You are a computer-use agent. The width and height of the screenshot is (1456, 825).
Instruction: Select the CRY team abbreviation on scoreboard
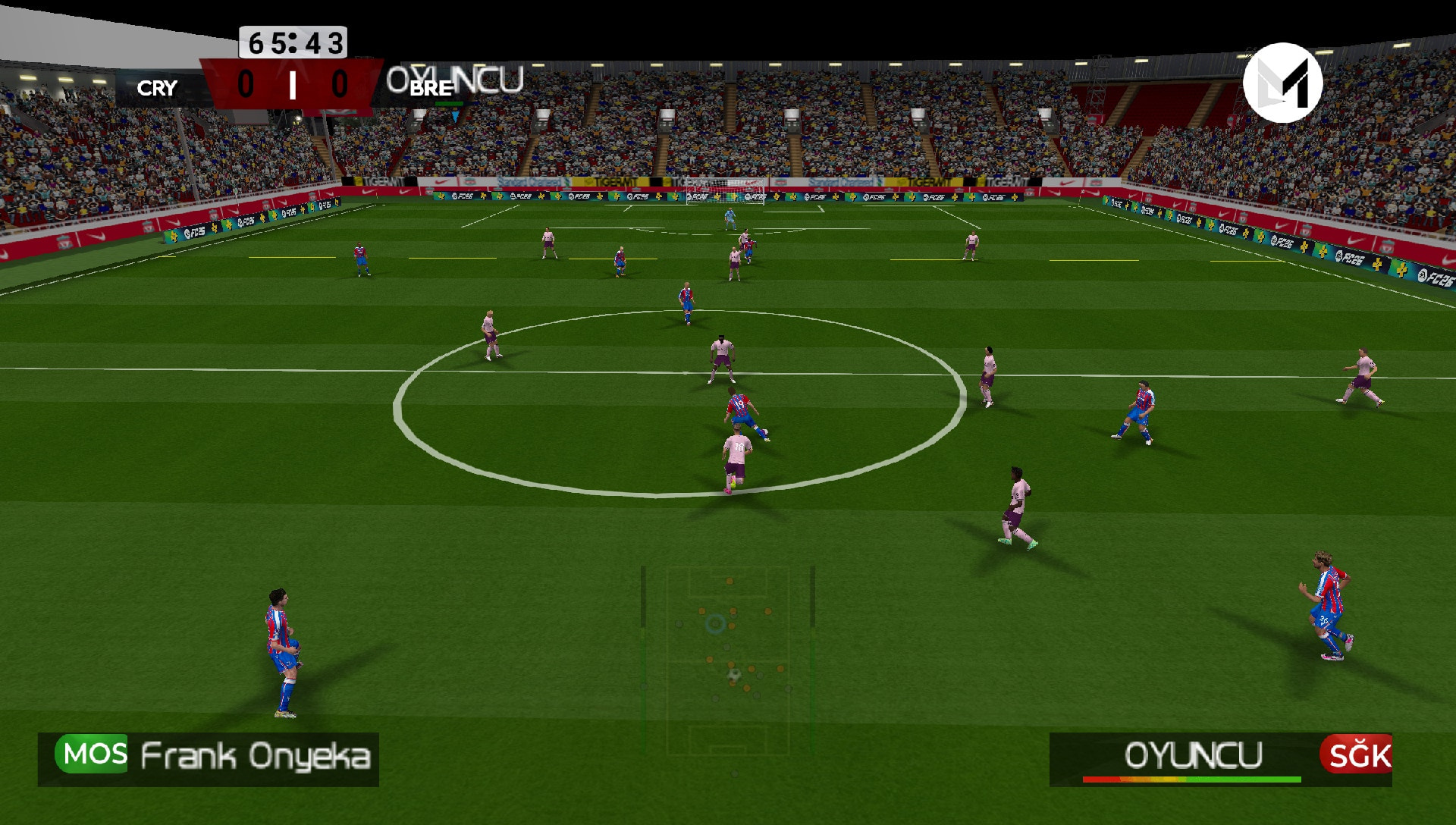coord(157,88)
